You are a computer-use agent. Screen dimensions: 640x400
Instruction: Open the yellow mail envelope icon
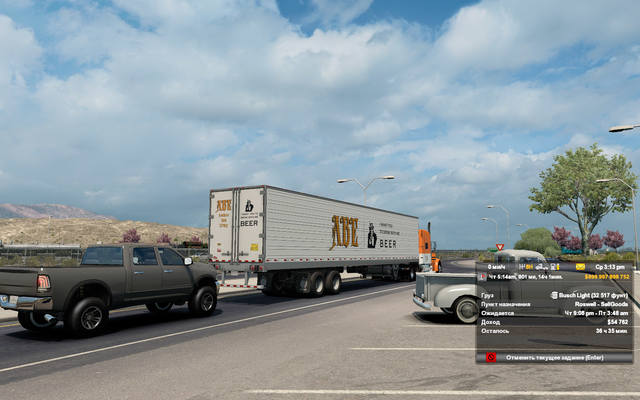[581, 267]
